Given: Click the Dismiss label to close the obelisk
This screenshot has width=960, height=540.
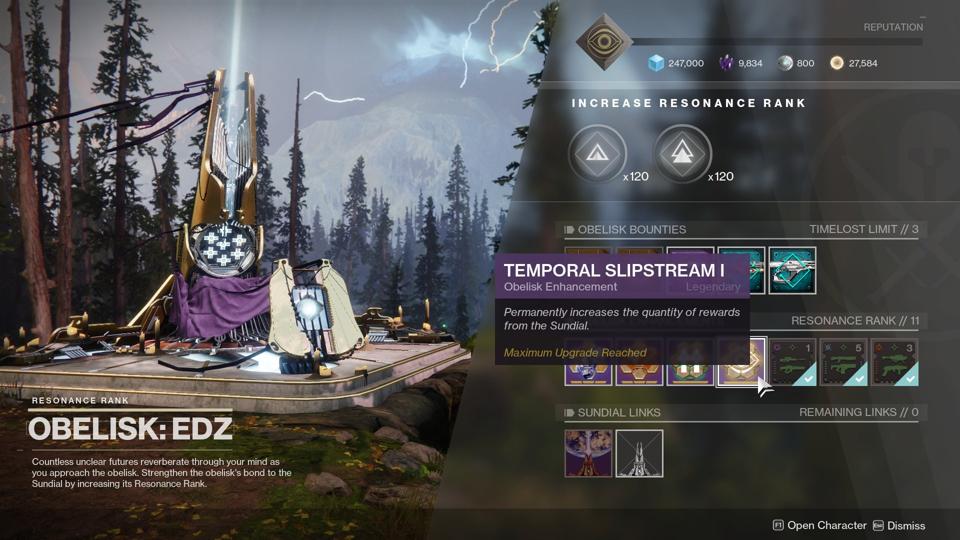Looking at the screenshot, I should [906, 525].
